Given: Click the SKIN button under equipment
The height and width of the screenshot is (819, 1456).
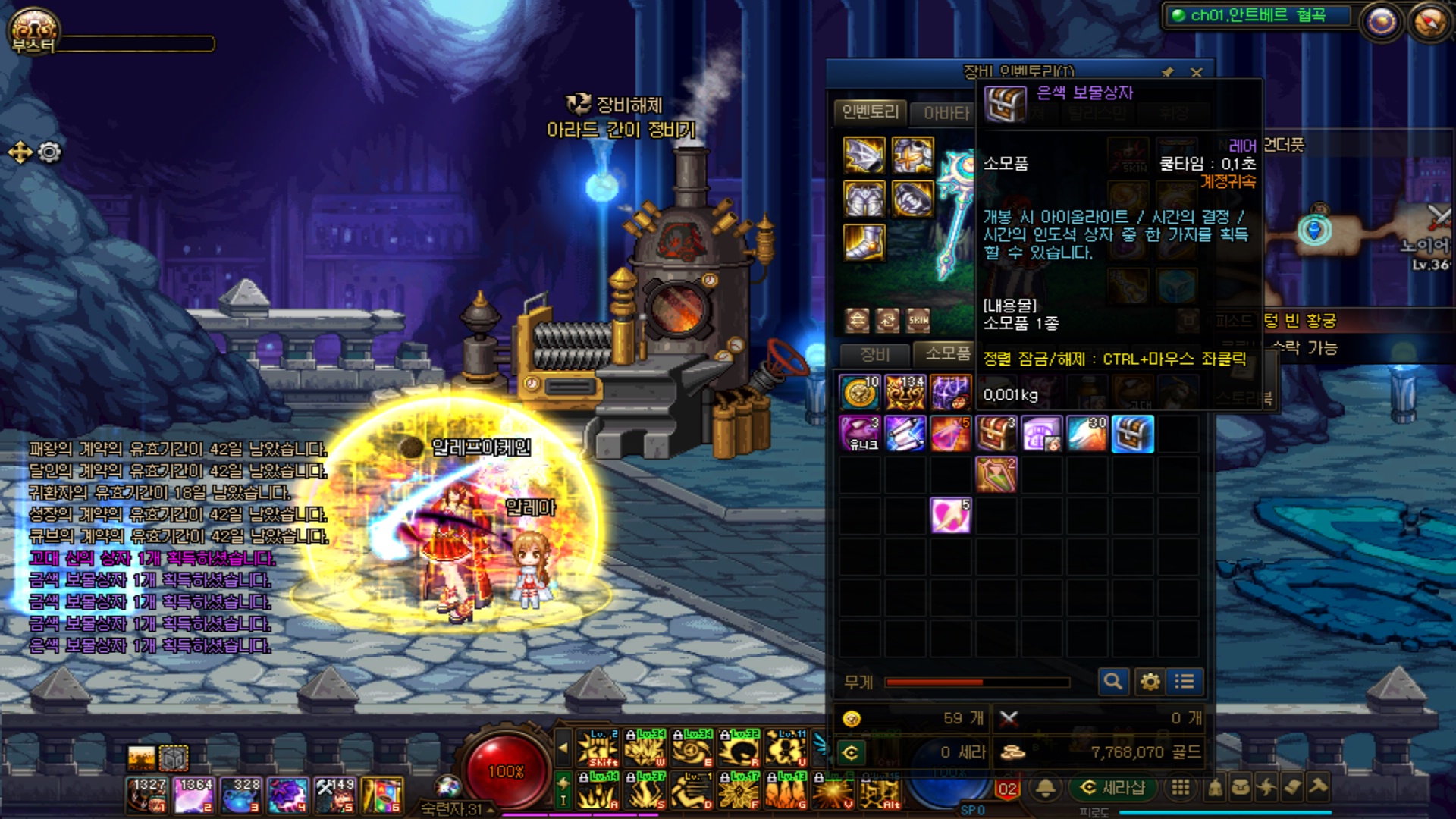Looking at the screenshot, I should point(918,320).
